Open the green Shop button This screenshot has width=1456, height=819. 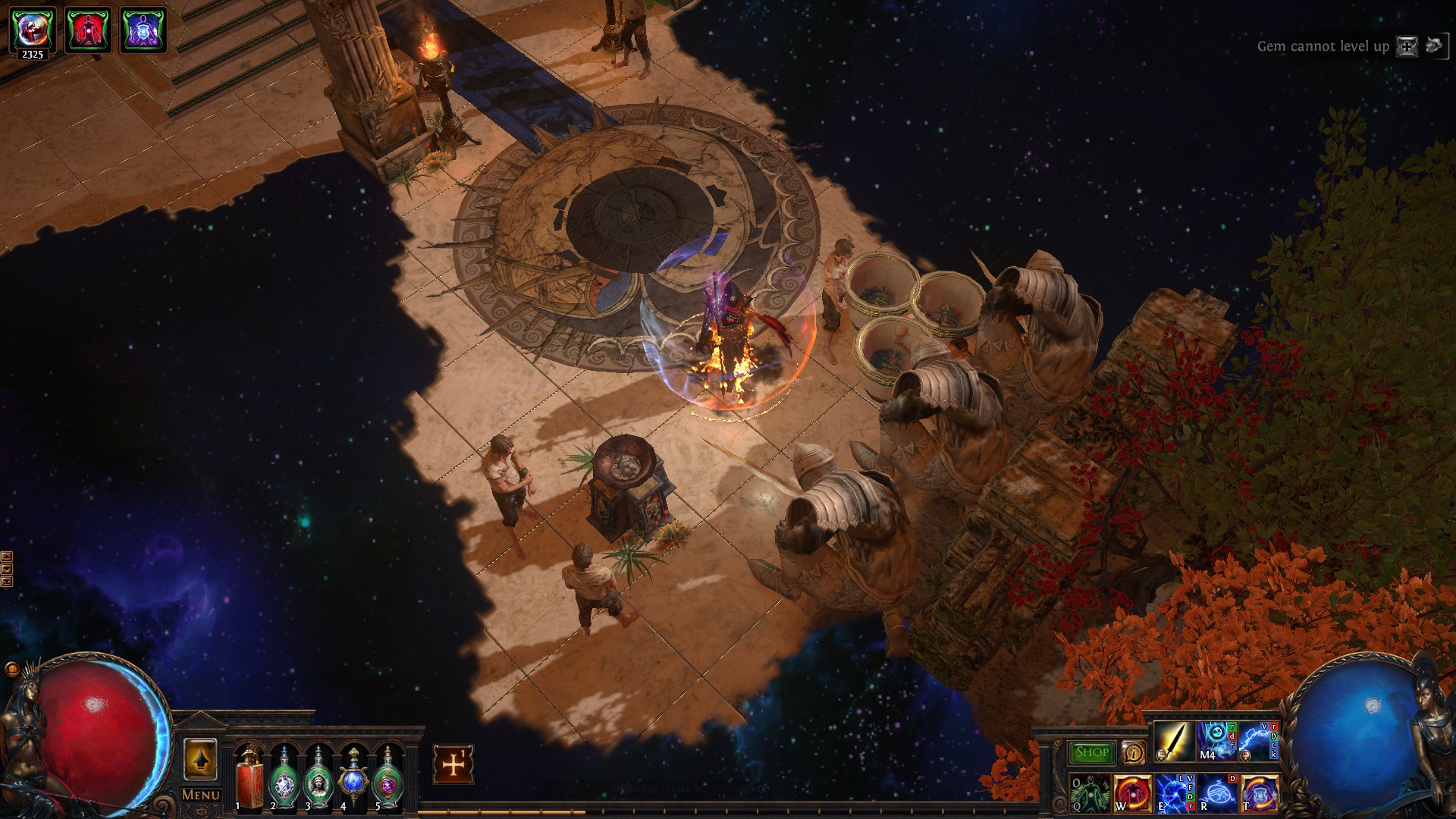[1092, 752]
